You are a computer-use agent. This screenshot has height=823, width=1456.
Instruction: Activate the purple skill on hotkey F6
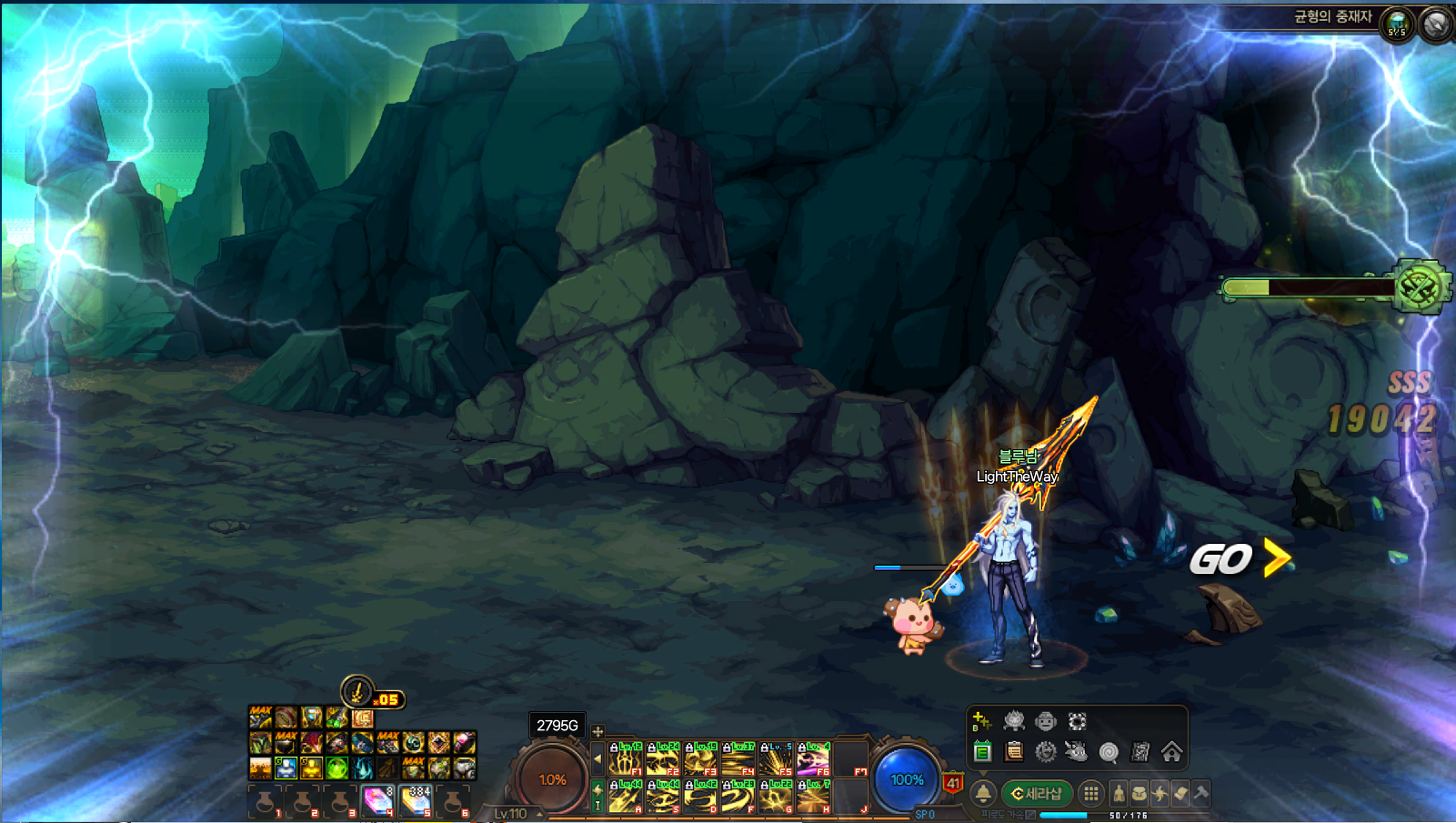point(812,759)
